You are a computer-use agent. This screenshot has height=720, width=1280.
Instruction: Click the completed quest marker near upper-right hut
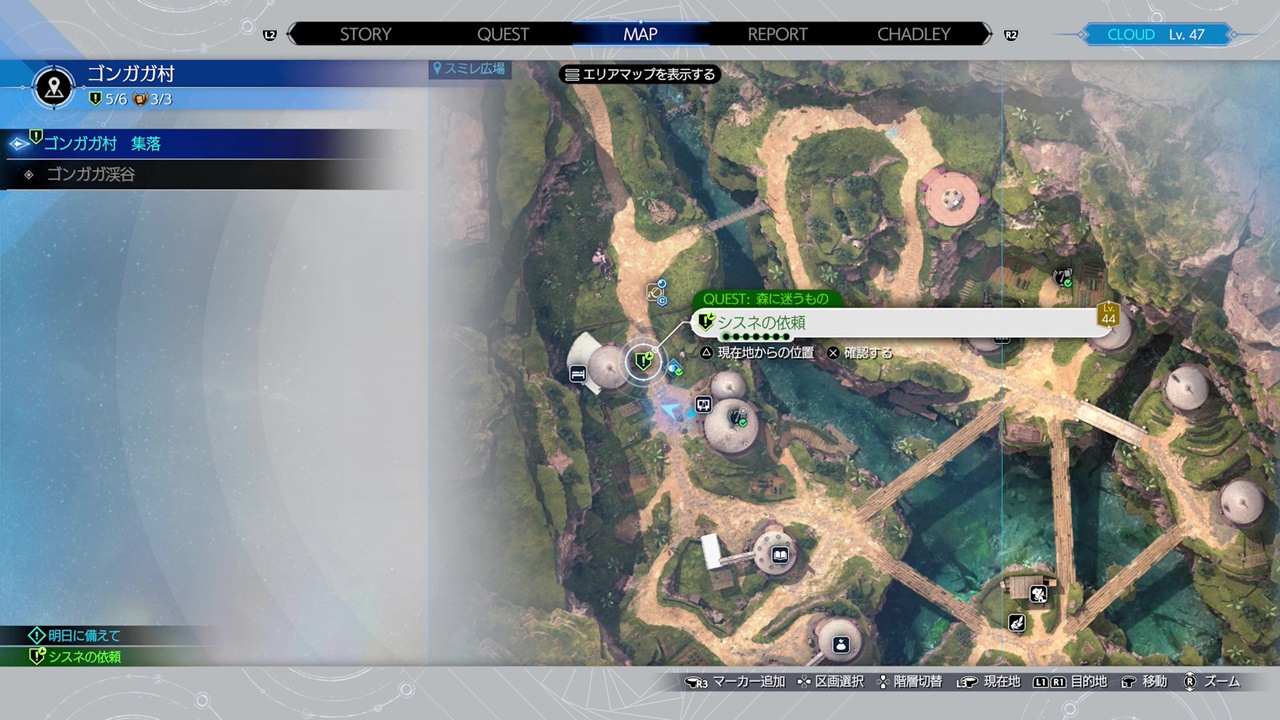[1063, 277]
